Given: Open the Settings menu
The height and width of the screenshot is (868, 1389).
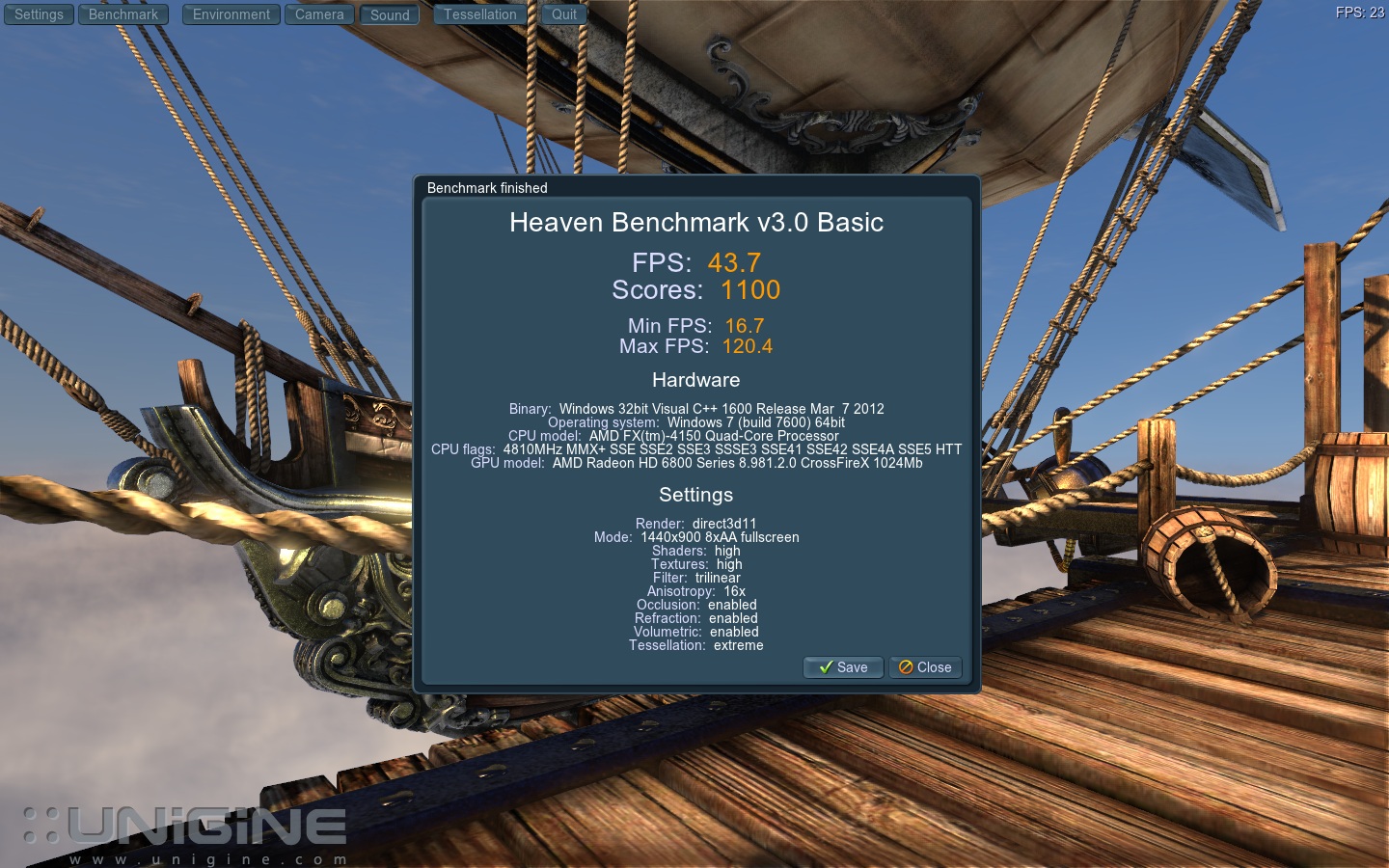Looking at the screenshot, I should tap(39, 14).
